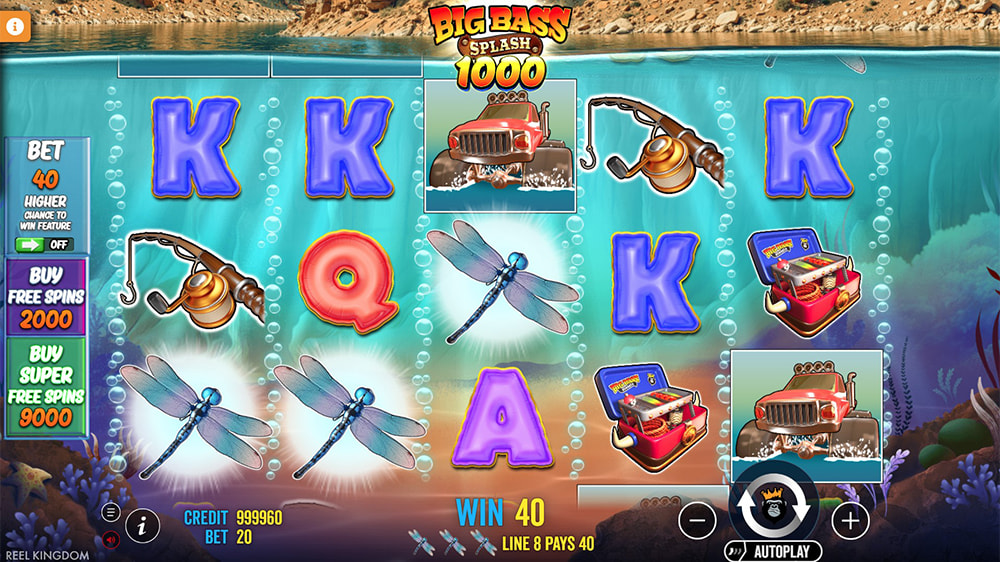Toggle the ante bet higher chance feature

coord(45,244)
